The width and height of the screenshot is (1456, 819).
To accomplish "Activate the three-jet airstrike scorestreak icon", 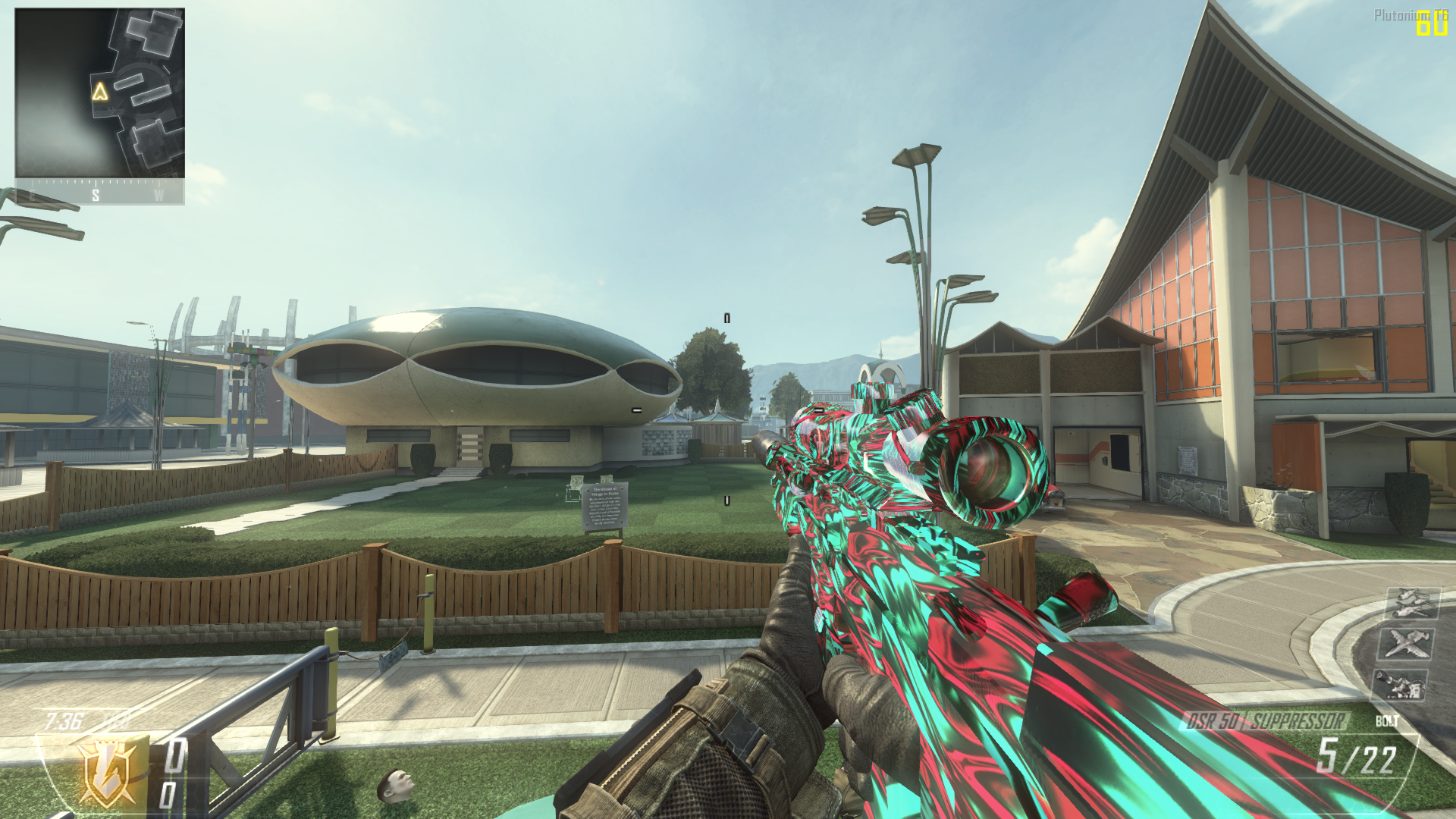I will click(x=1409, y=603).
